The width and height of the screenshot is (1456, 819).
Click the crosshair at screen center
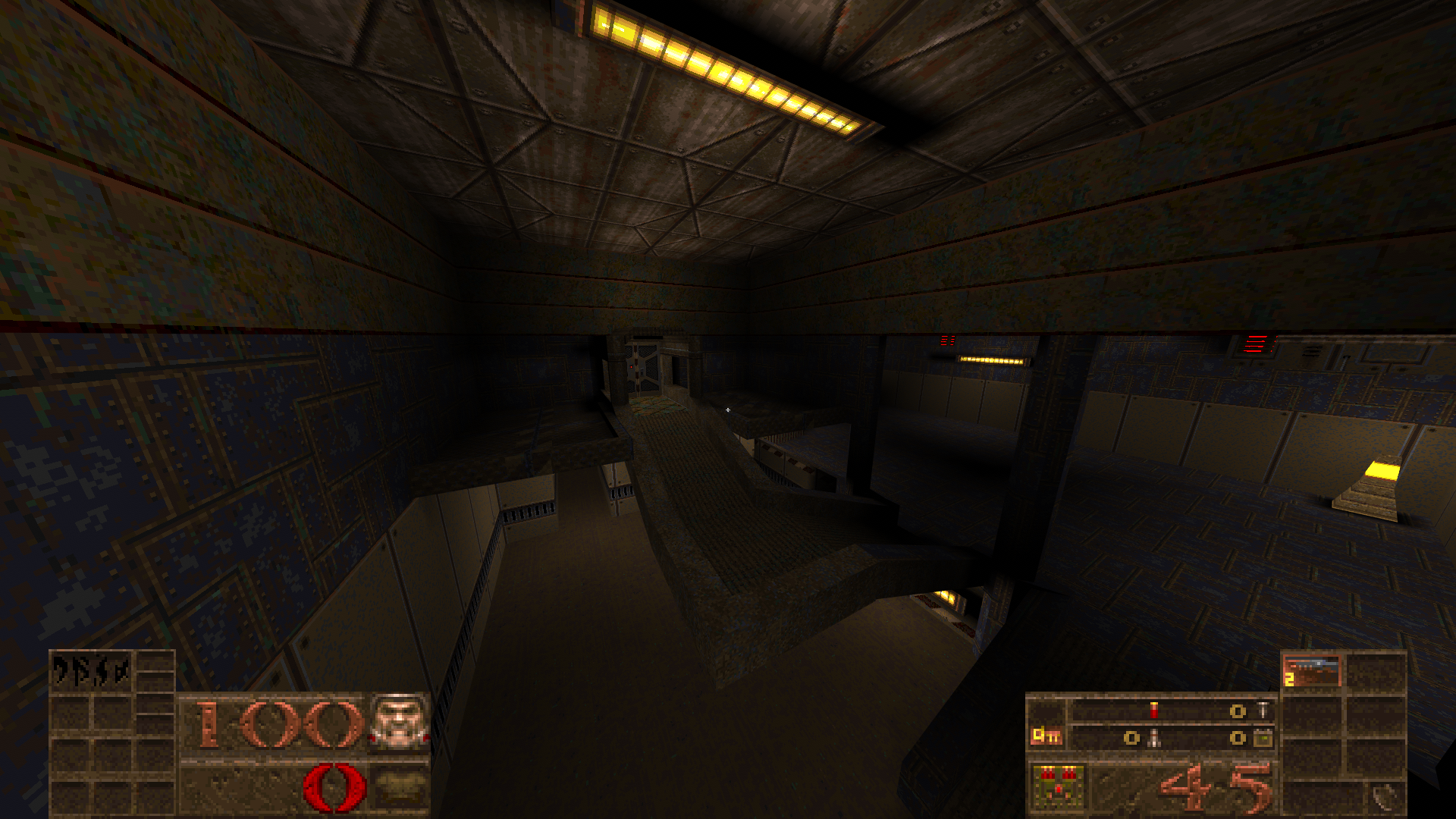730,409
